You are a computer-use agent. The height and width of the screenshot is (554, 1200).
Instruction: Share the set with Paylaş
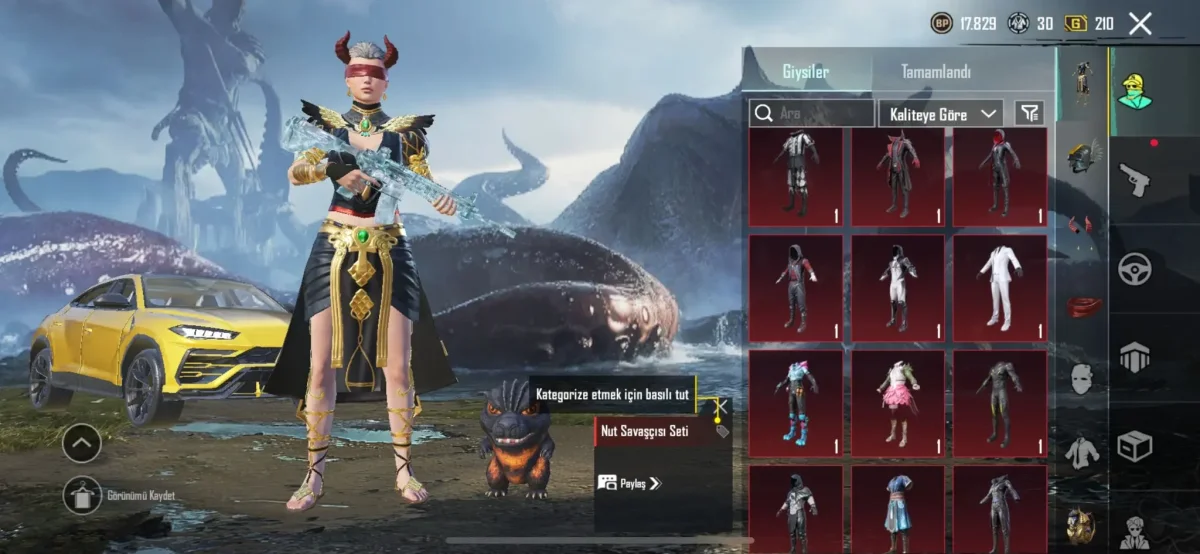tap(629, 483)
